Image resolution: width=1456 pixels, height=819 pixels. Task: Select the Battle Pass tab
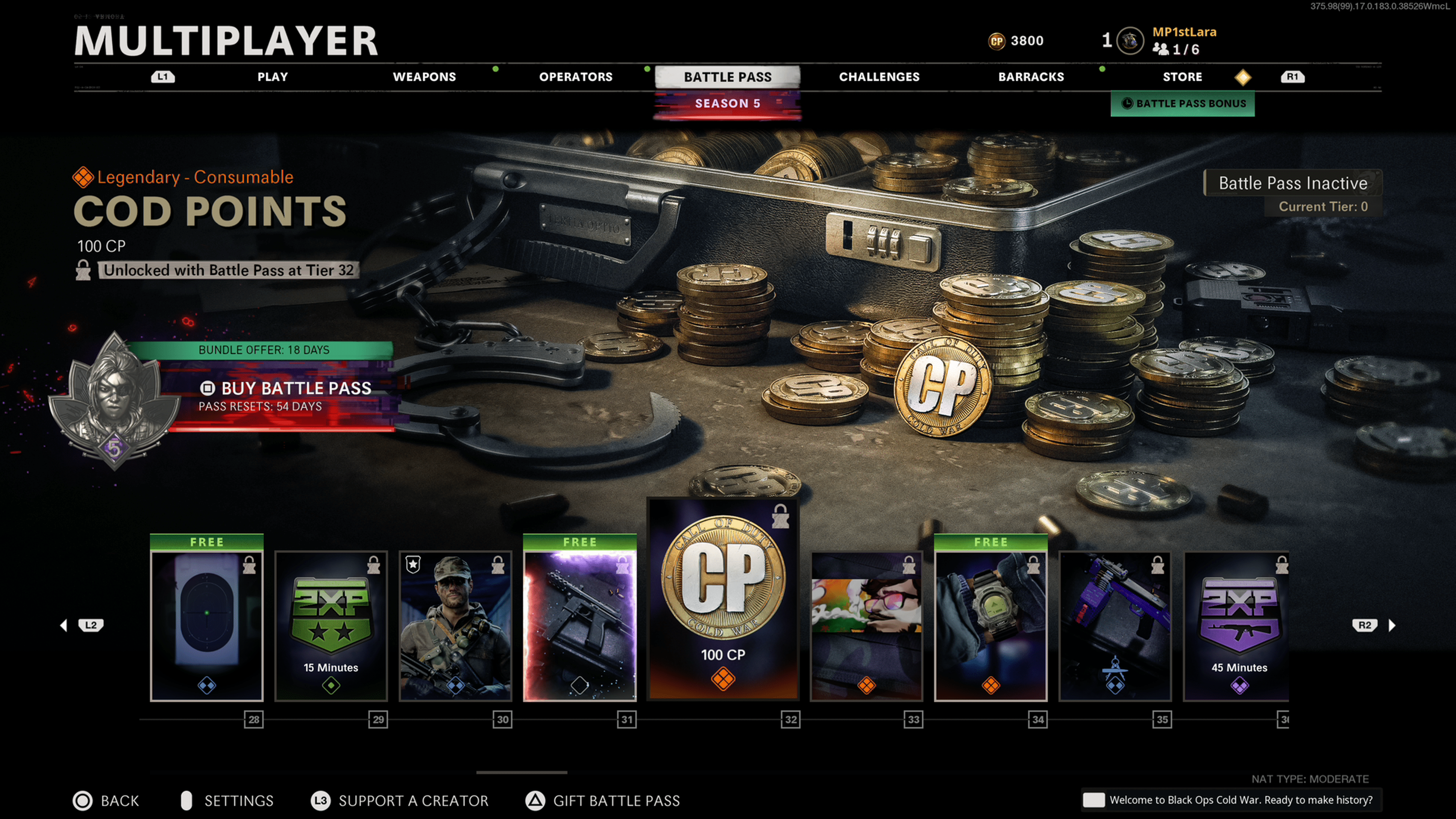pos(728,77)
